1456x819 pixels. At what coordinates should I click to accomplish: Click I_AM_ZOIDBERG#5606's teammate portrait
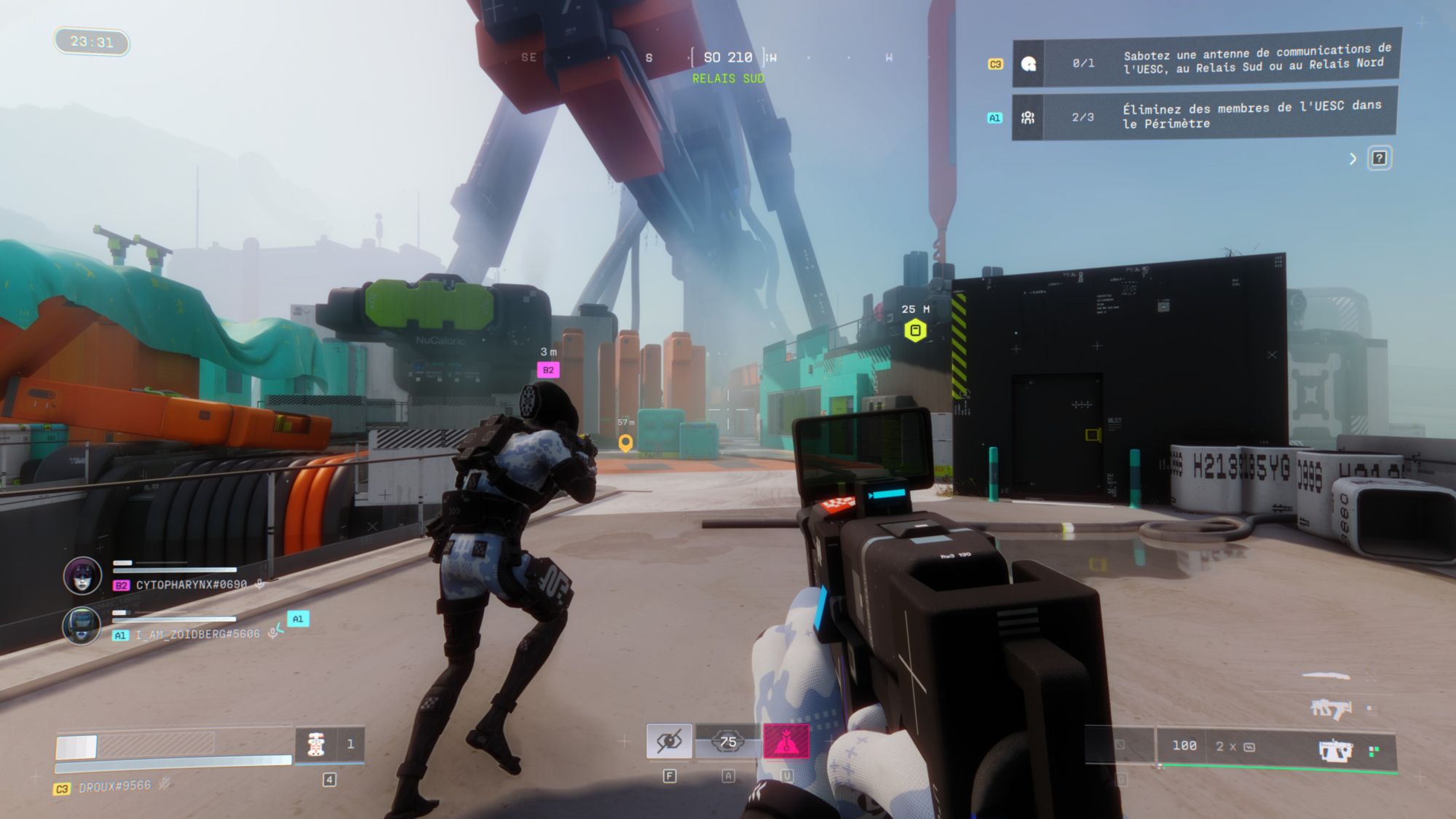(82, 626)
